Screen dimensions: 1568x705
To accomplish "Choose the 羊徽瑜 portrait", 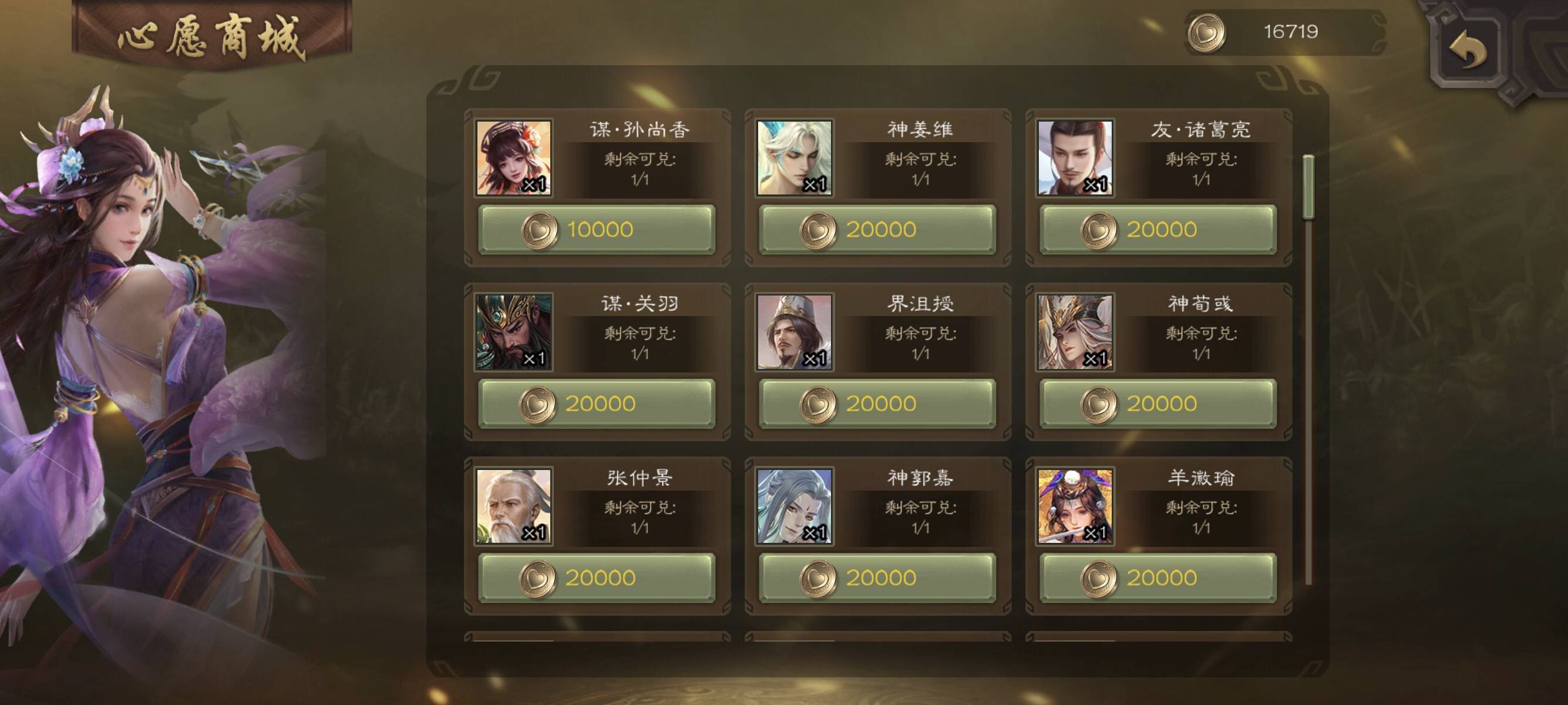I will [x=1075, y=506].
